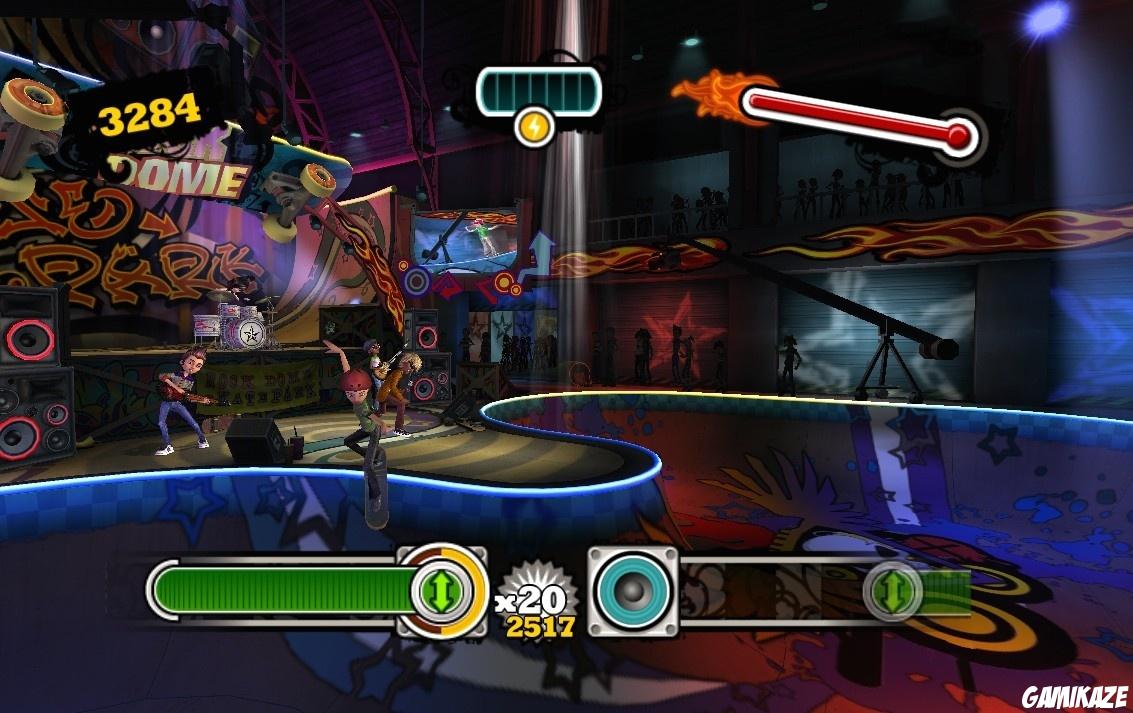Image resolution: width=1133 pixels, height=713 pixels.
Task: Click the yellow lightning bolt icon
Action: coord(536,127)
